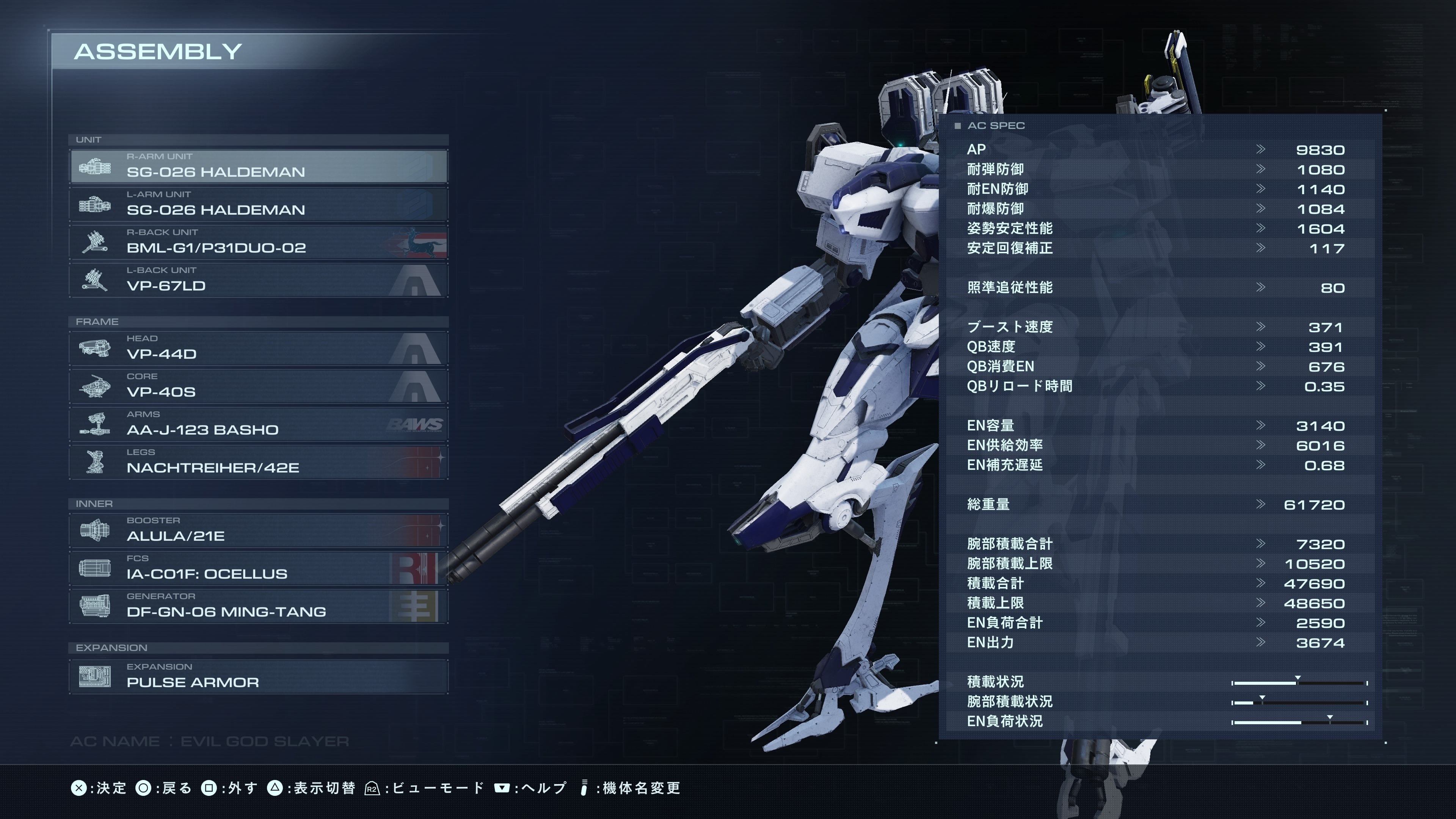Click the ALULA/21E booster icon
Screen dimensions: 1456x819
click(x=95, y=530)
